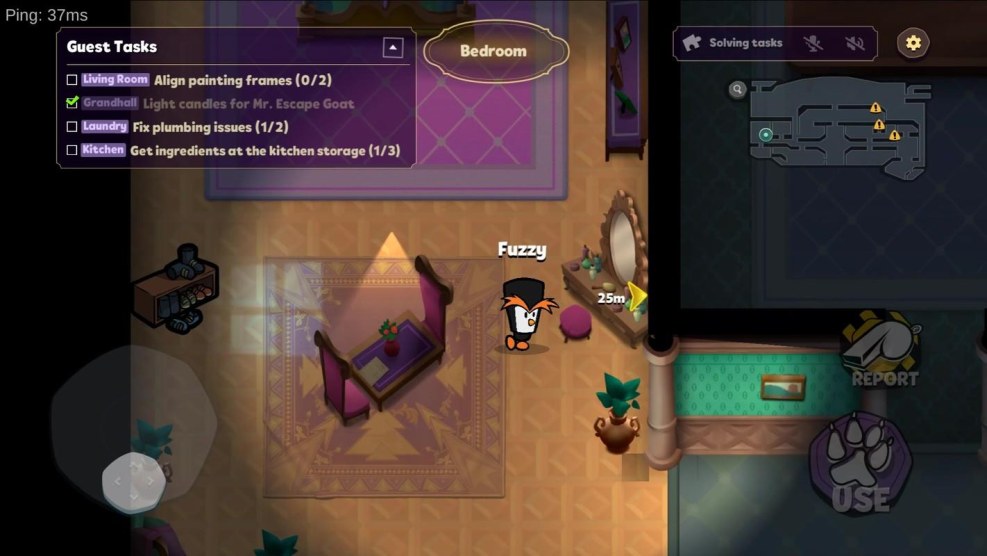Collapse the Guest Tasks panel
Screen dimensions: 987x556
point(393,47)
